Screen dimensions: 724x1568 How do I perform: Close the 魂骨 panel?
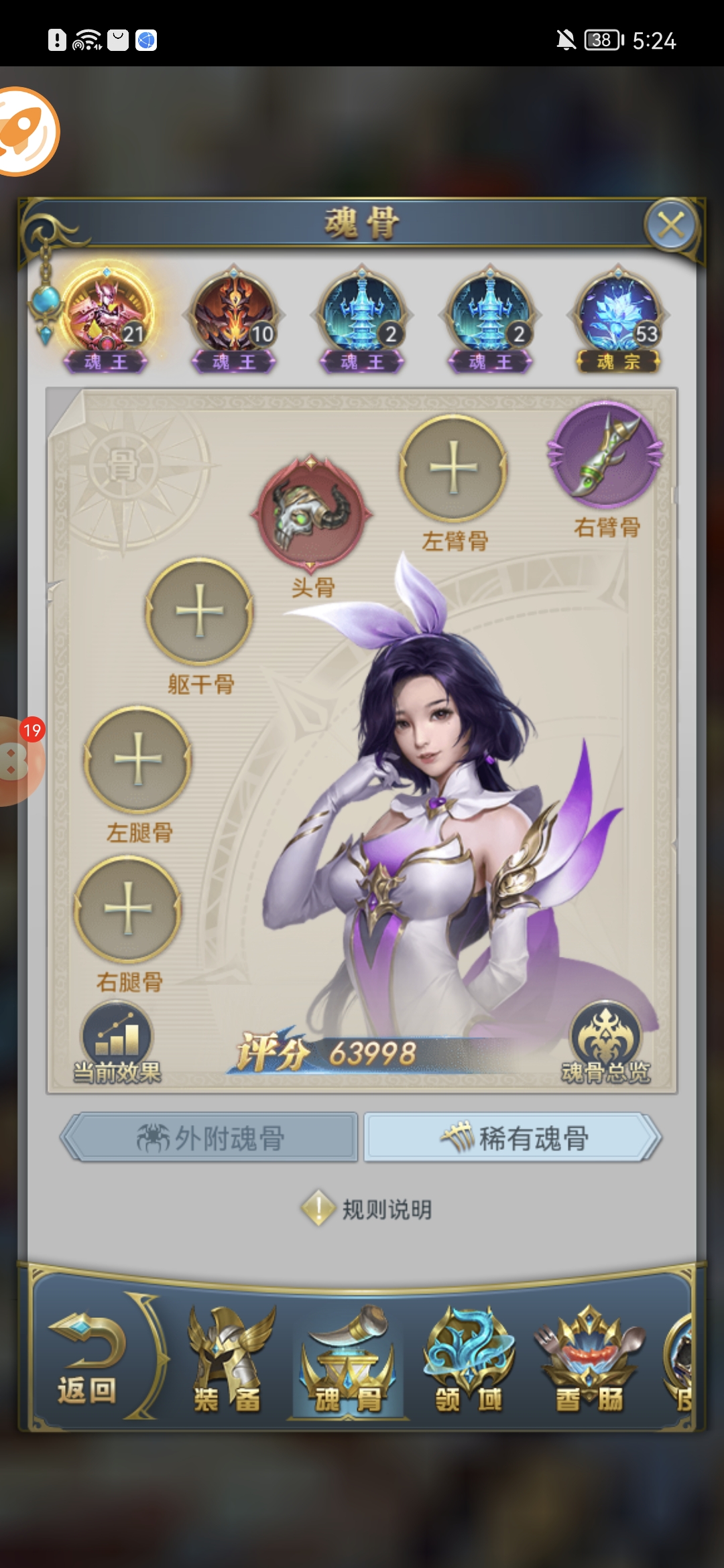click(x=671, y=225)
